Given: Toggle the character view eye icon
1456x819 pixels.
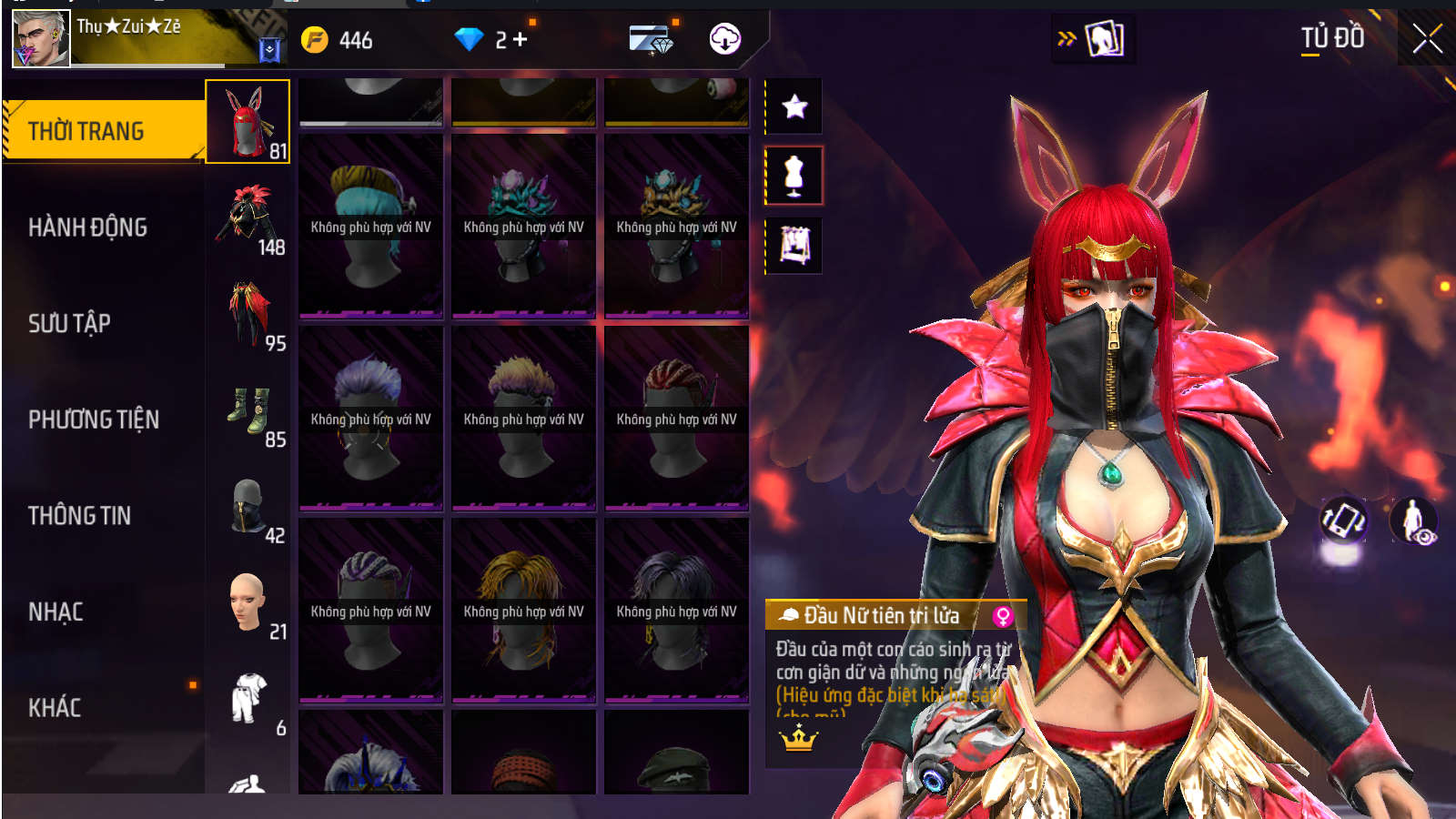Looking at the screenshot, I should (x=1413, y=521).
